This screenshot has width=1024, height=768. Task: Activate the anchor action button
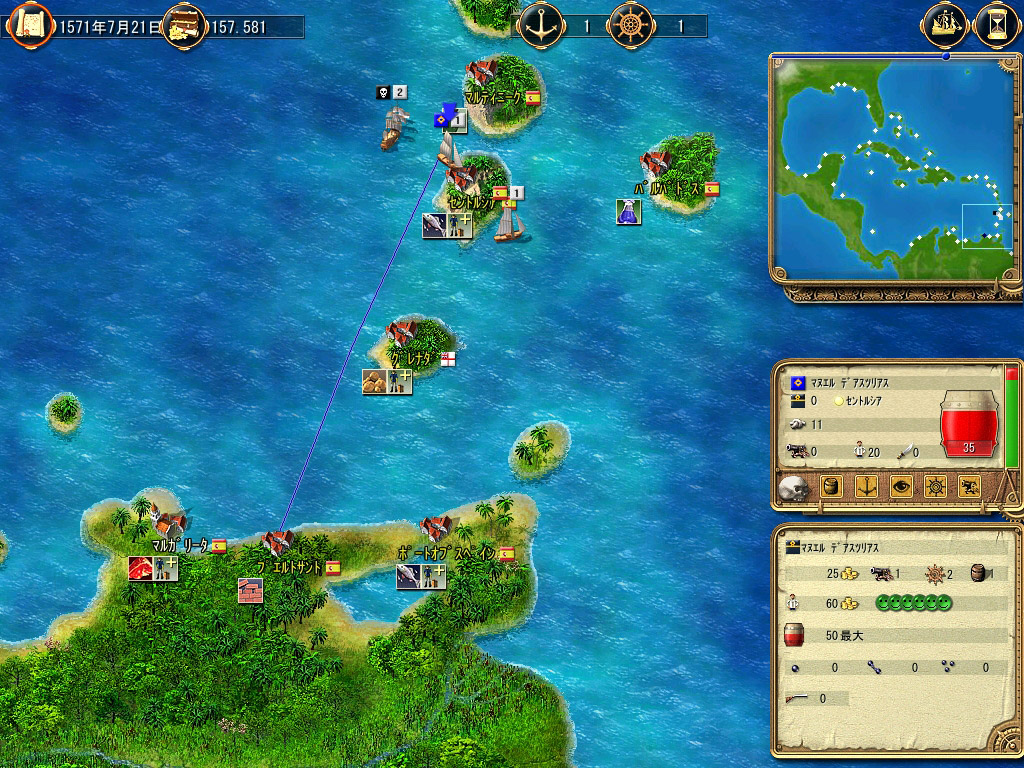click(868, 488)
